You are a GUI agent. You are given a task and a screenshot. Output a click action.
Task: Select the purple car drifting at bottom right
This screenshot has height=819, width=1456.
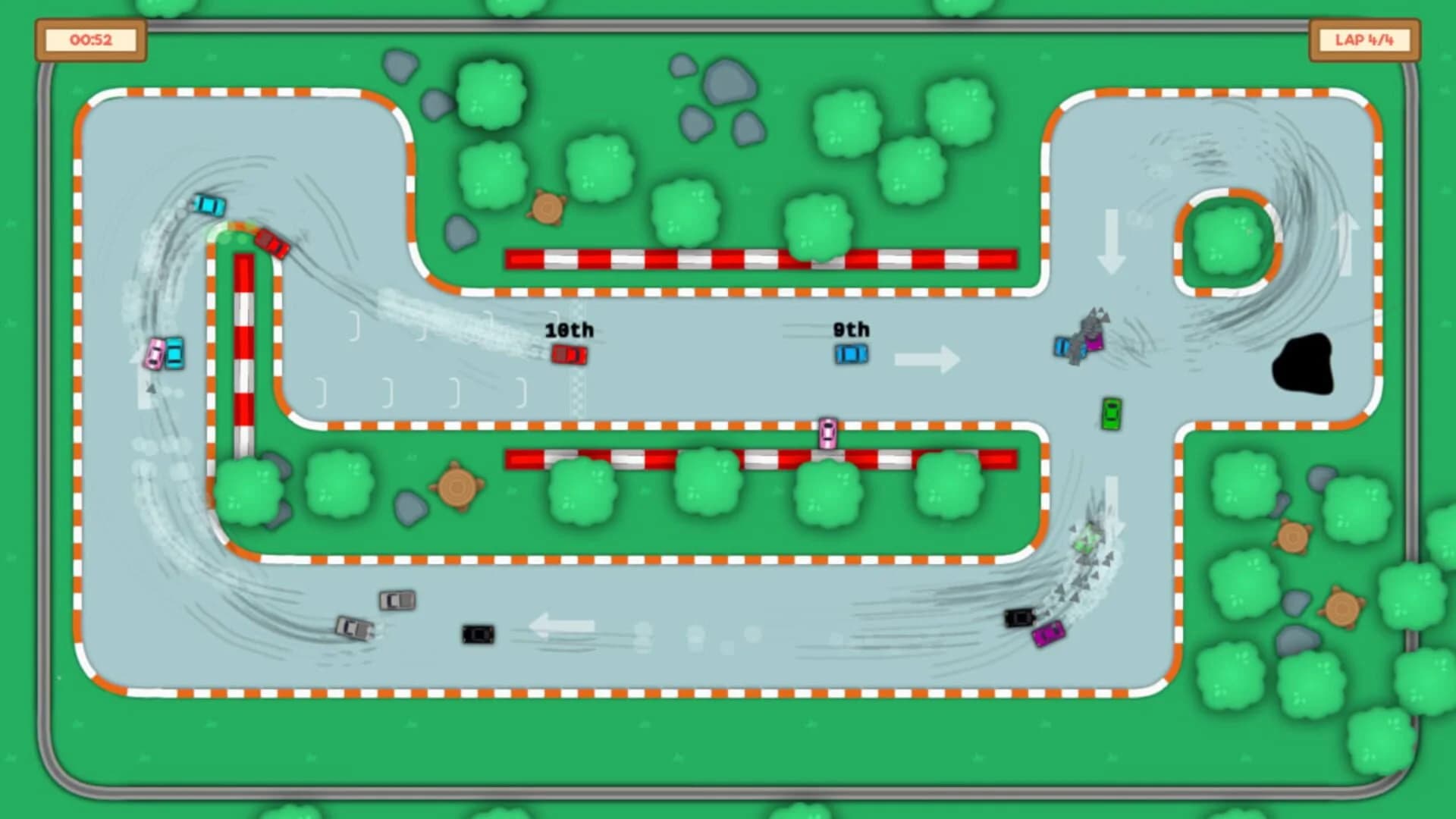point(1048,632)
